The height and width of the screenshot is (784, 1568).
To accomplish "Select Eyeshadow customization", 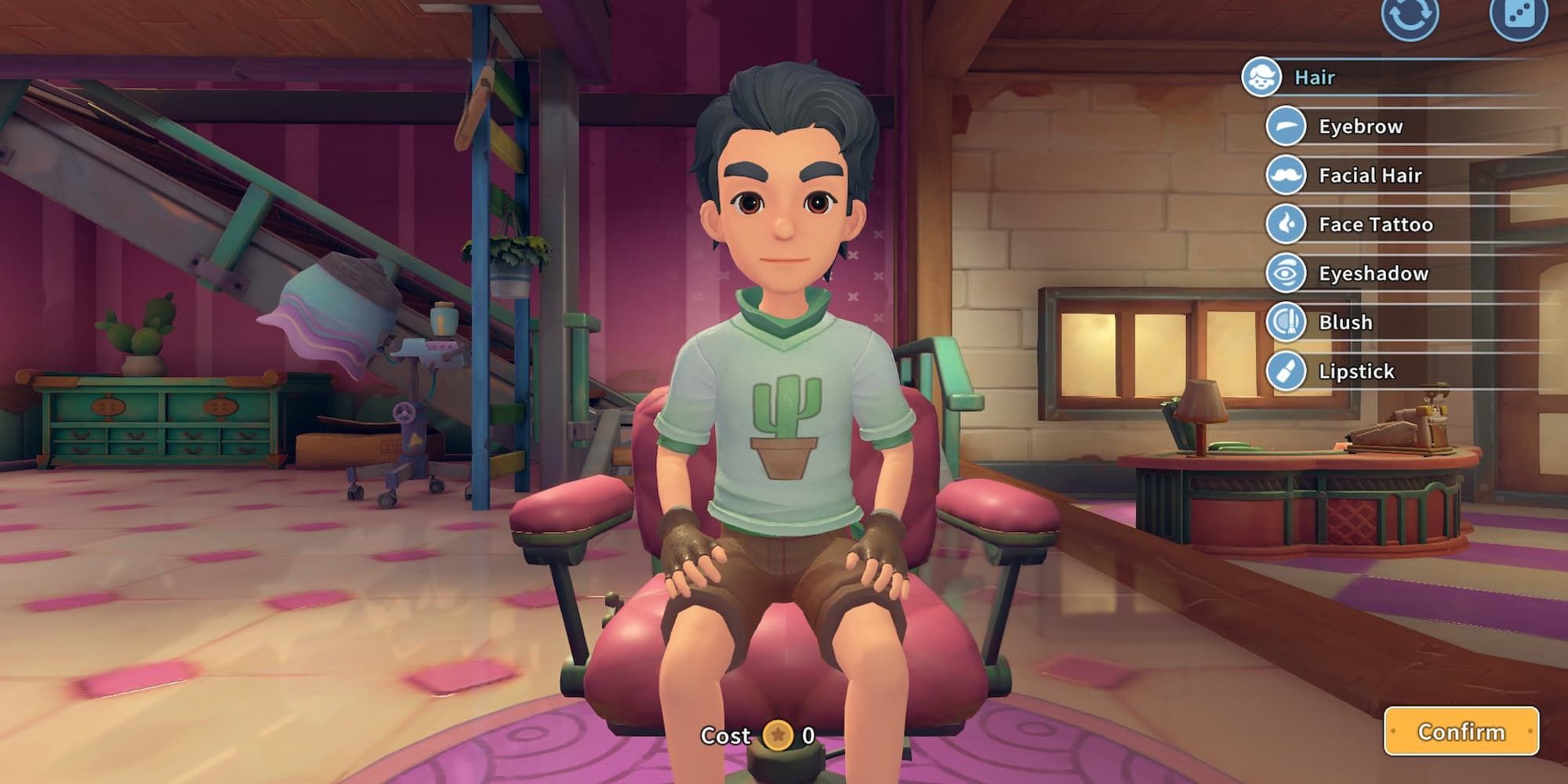I will (x=1373, y=274).
